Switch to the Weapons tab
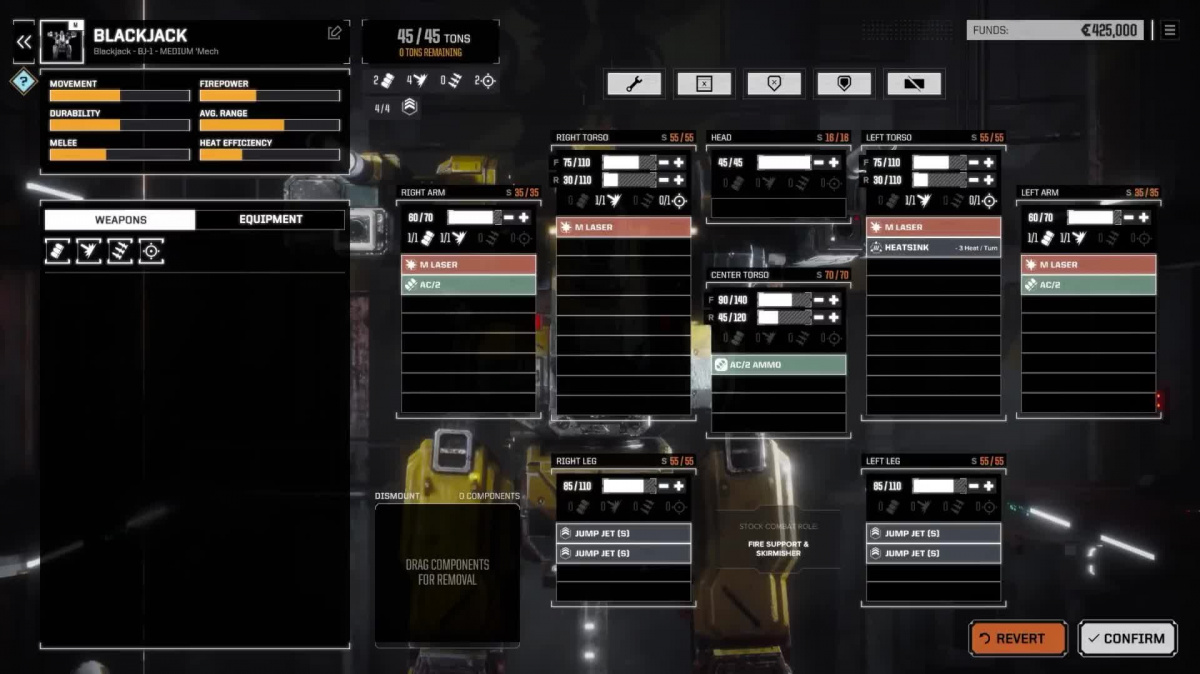 point(120,220)
